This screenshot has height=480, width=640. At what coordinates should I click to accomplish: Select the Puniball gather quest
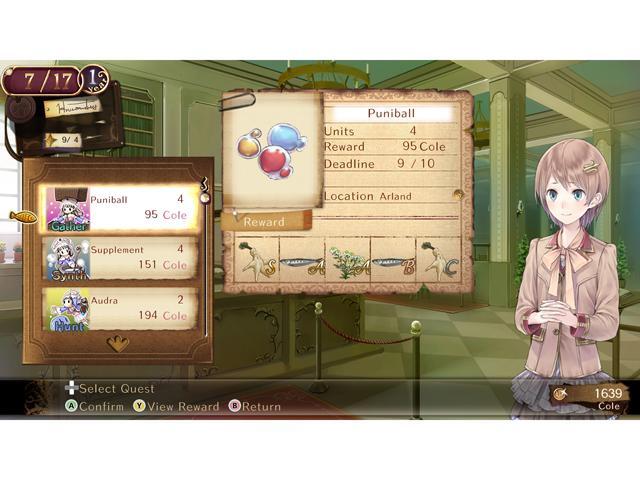118,207
